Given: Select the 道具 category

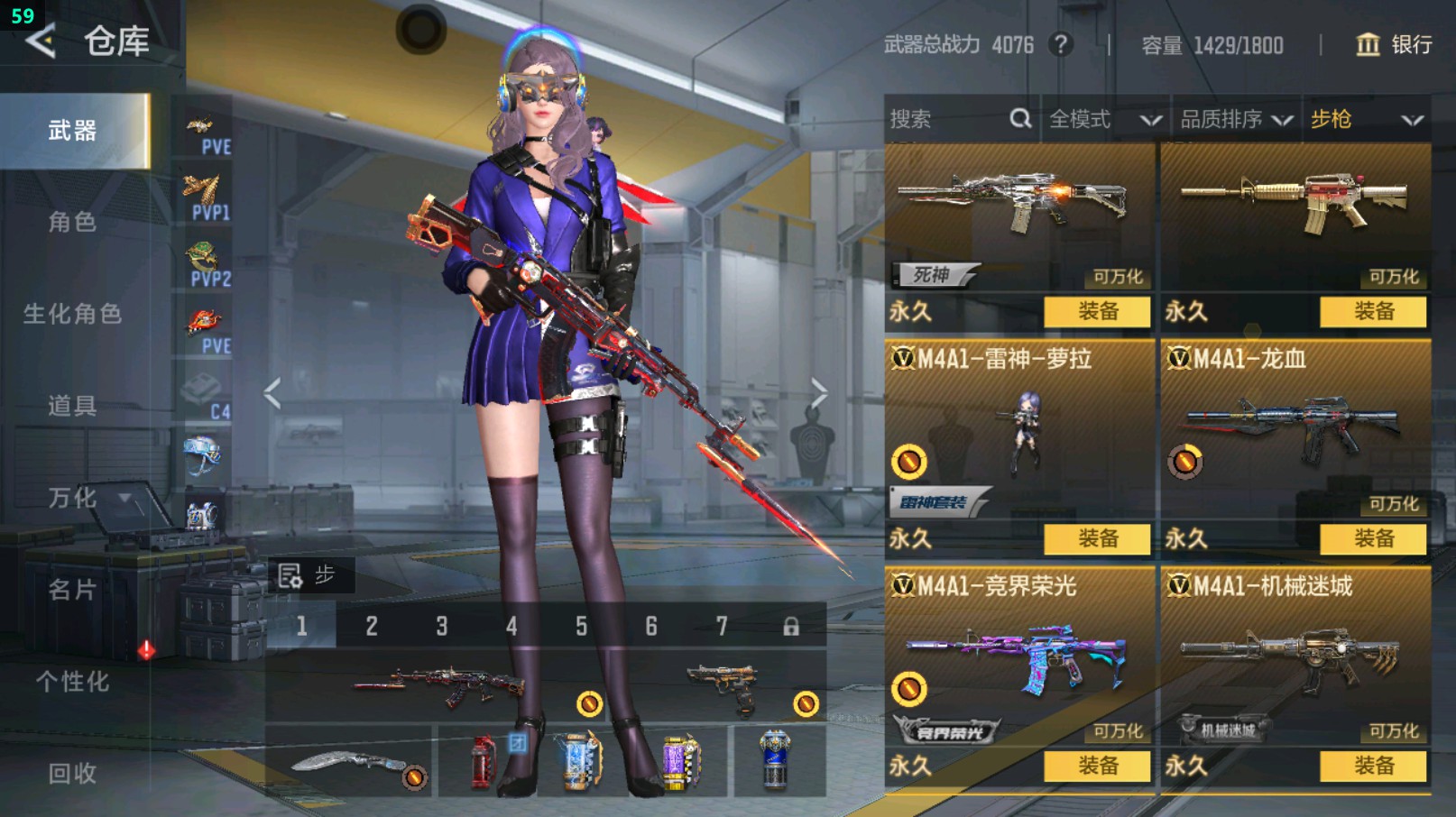Looking at the screenshot, I should [72, 406].
